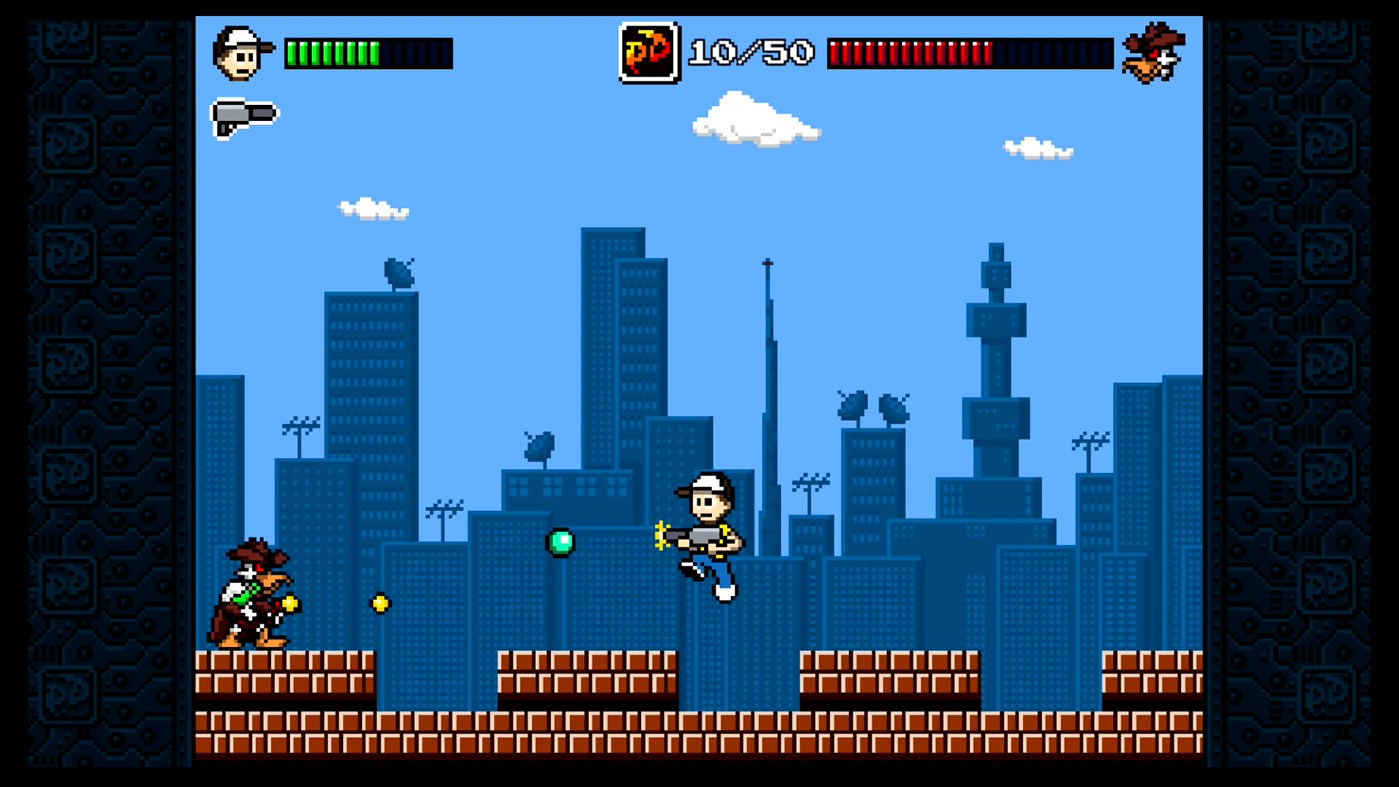This screenshot has height=787, width=1399.
Task: Click the rooster boss portrait icon
Action: coord(1153,52)
